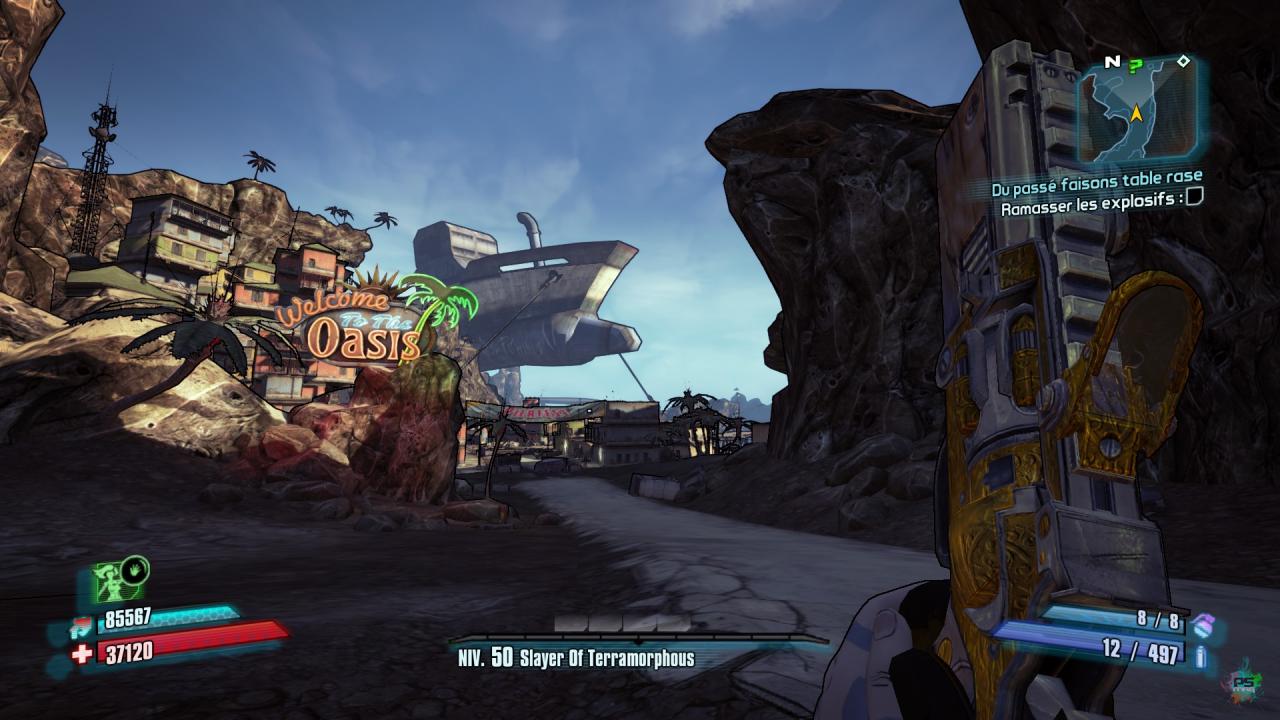The width and height of the screenshot is (1280, 720).
Task: Select the 'Du passé faisons table rase' quest tracker
Action: pyautogui.click(x=1096, y=189)
